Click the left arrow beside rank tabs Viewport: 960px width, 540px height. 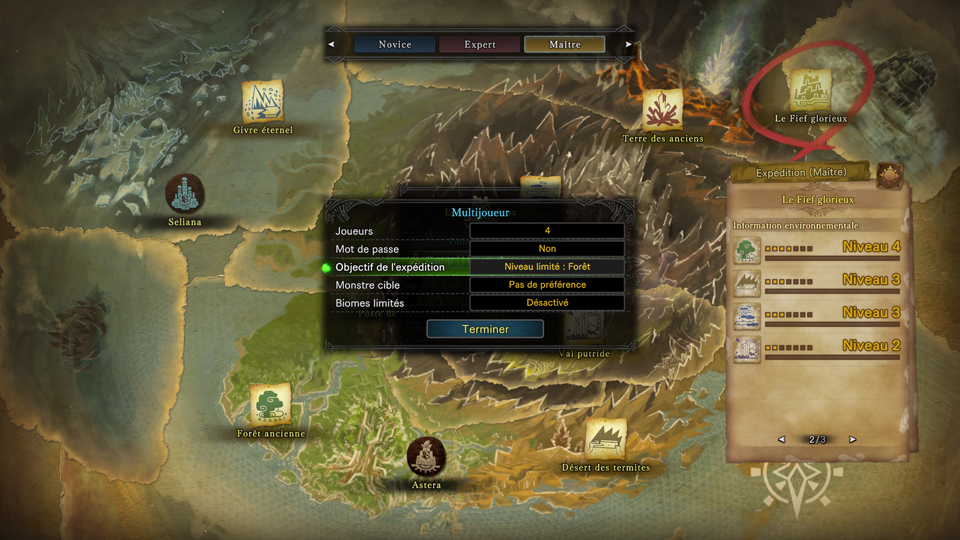[332, 44]
